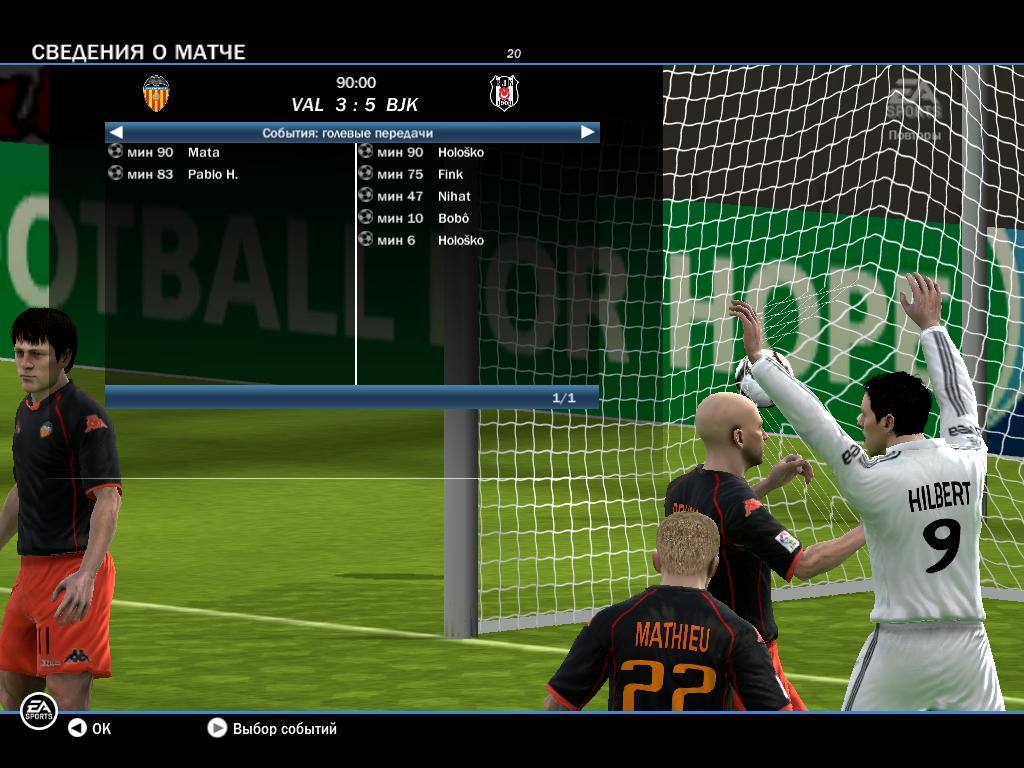This screenshot has height=768, width=1024.
Task: Click the left arrow on events bar
Action: [x=116, y=132]
